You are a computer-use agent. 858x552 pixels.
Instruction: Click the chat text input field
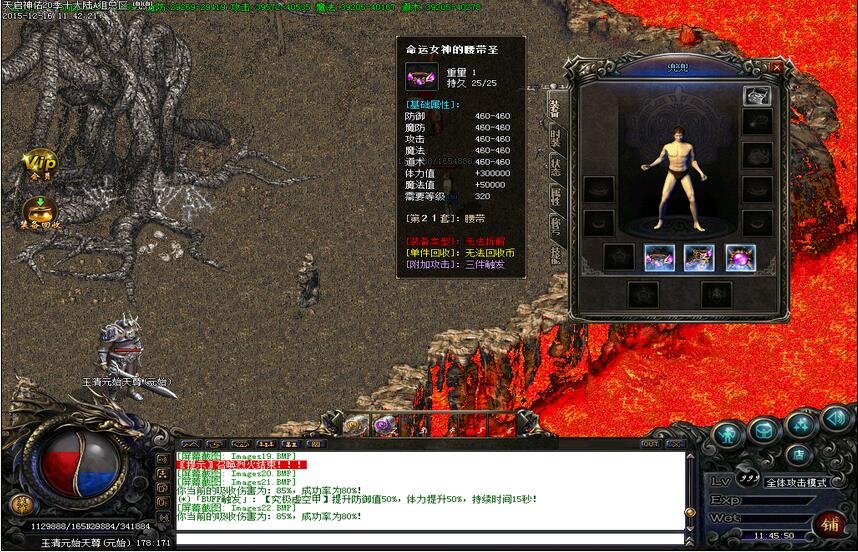click(x=430, y=541)
